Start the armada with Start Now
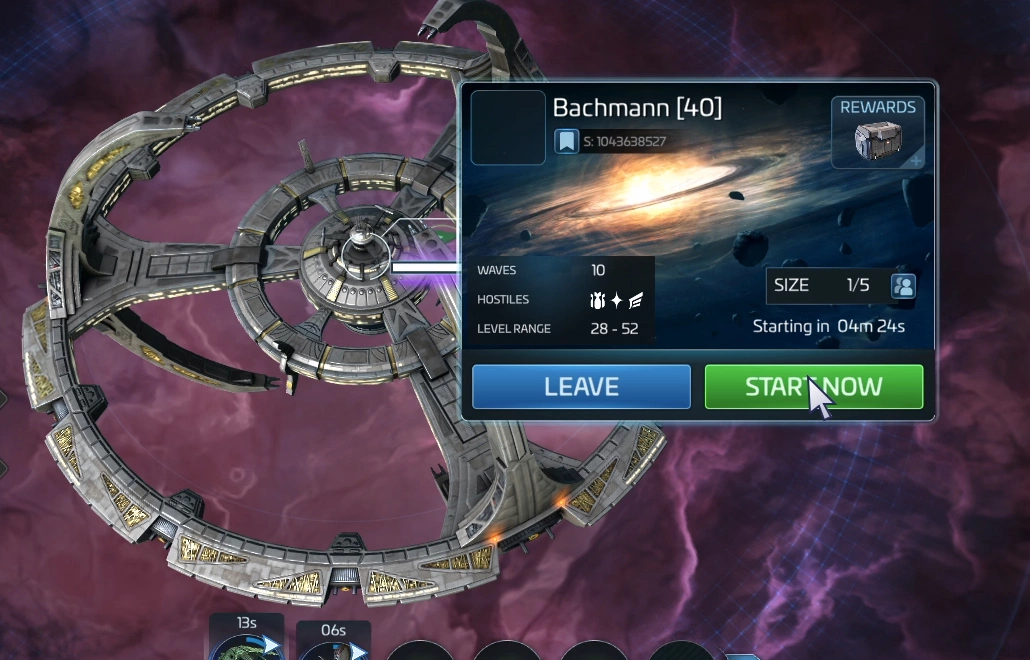The height and width of the screenshot is (660, 1030). [x=813, y=387]
